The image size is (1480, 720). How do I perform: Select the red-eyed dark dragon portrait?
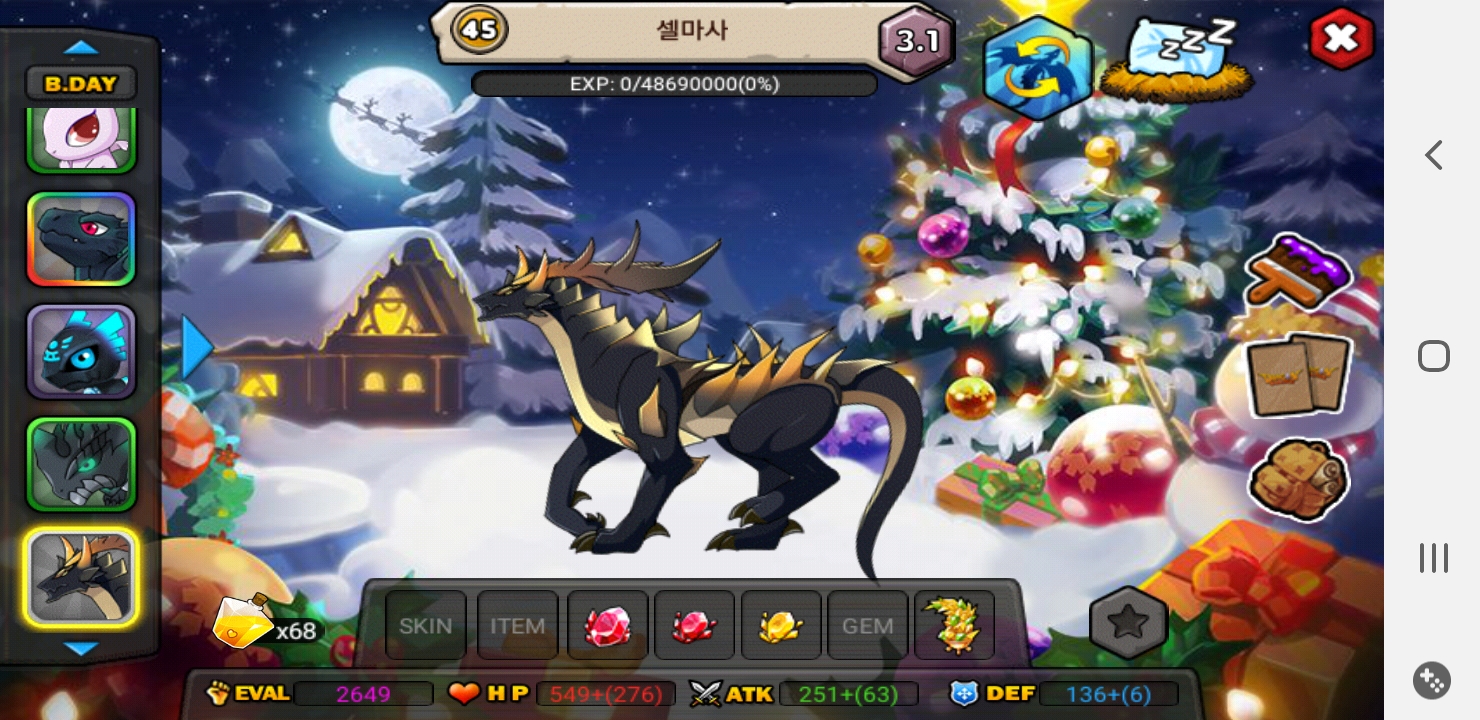click(81, 240)
